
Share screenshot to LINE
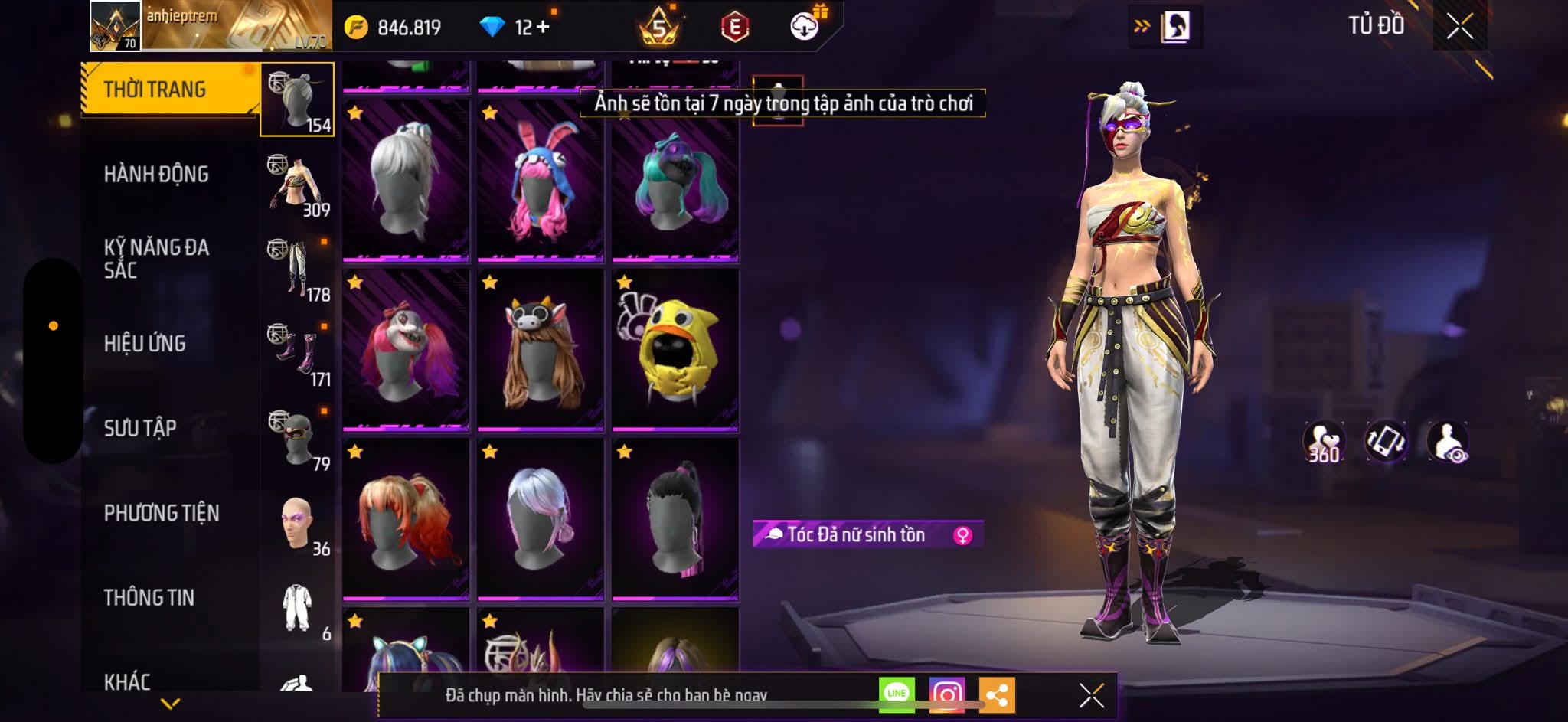pyautogui.click(x=897, y=694)
